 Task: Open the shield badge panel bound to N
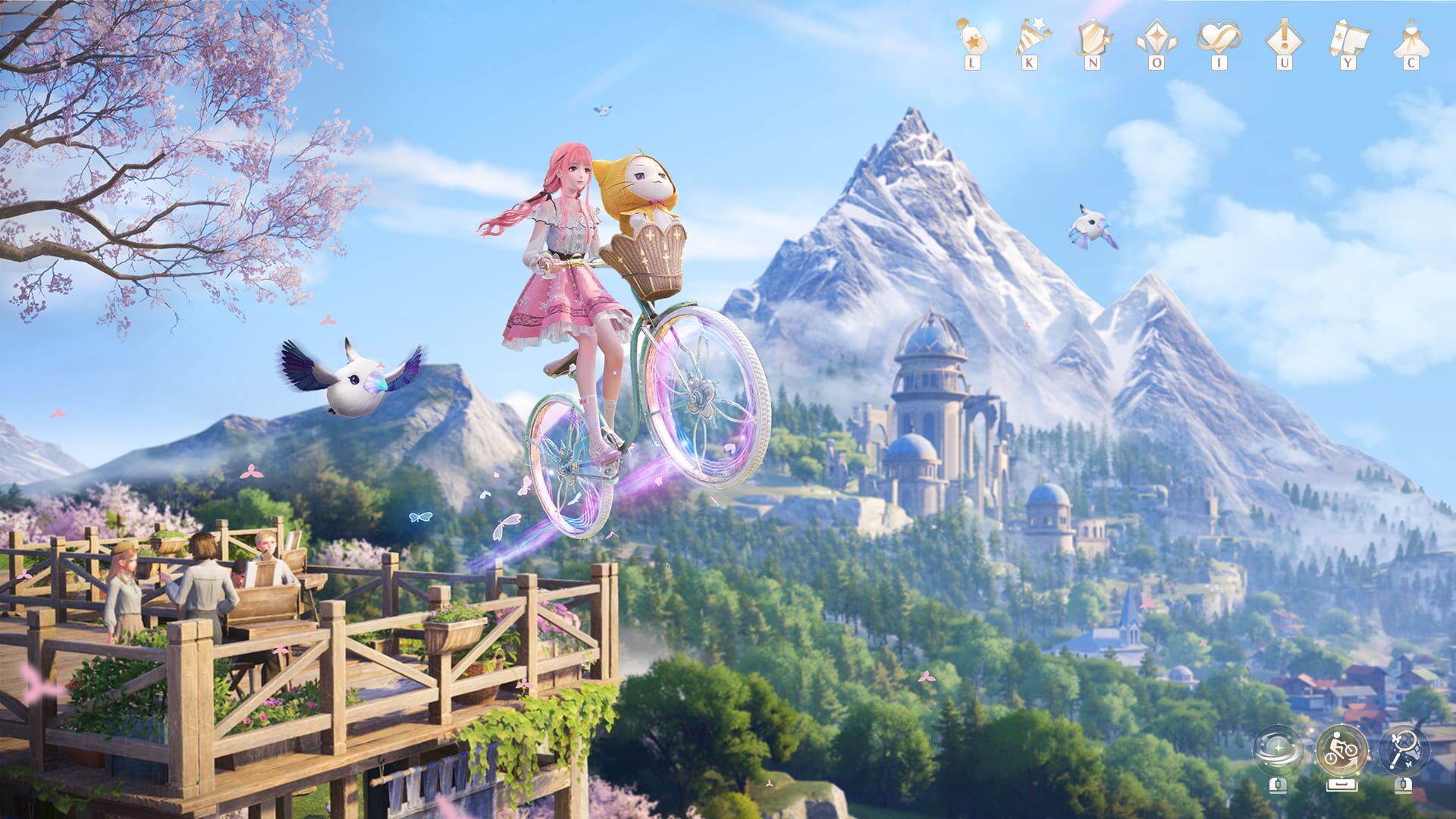point(1094,35)
